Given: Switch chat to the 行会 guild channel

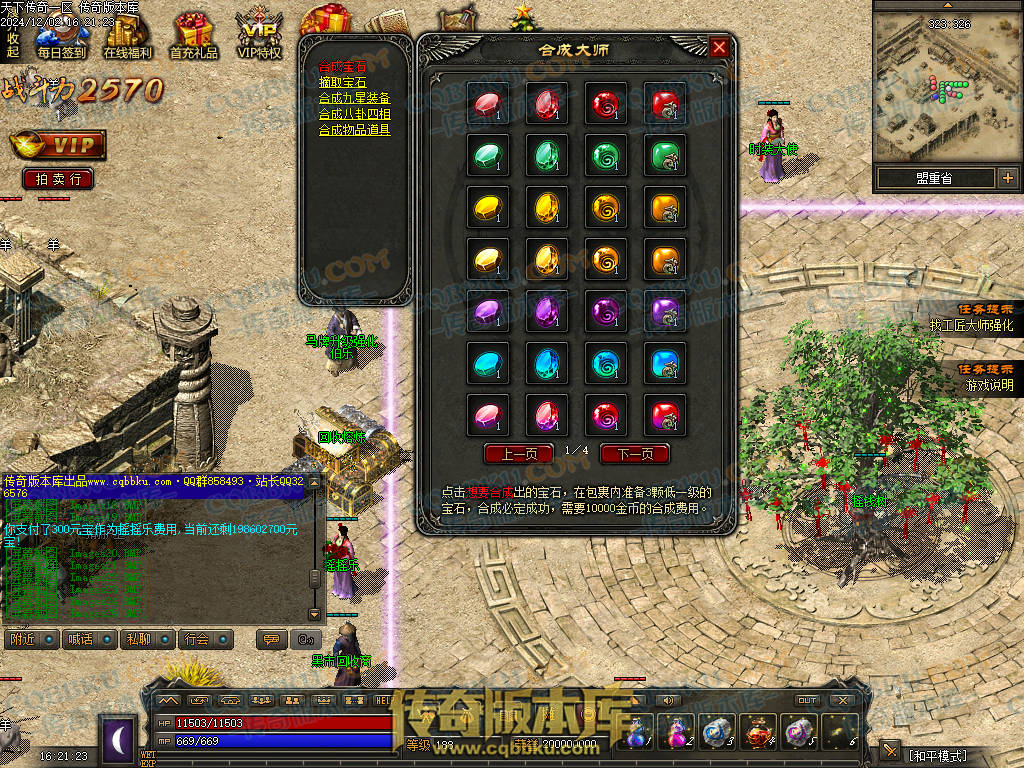Looking at the screenshot, I should coord(206,638).
